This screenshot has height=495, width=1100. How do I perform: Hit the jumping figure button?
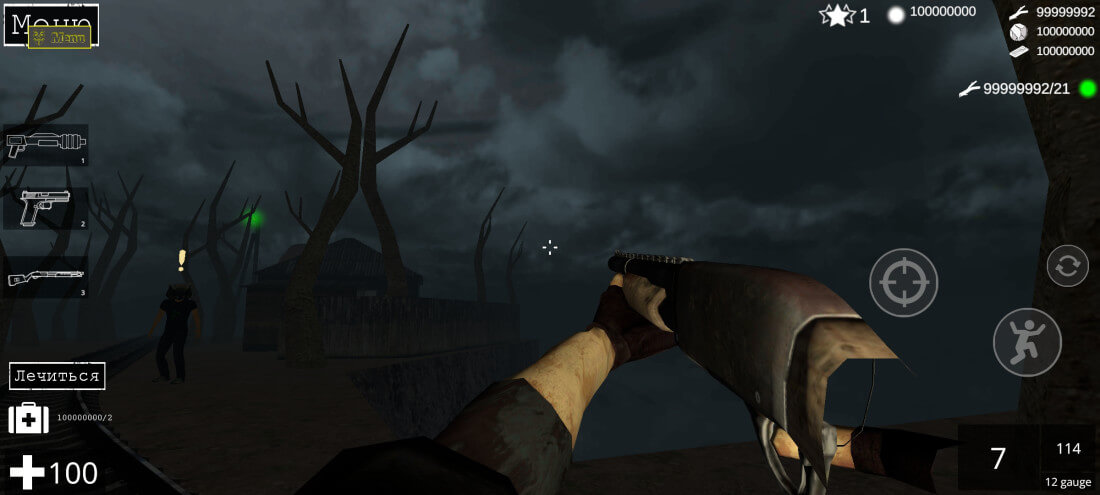click(x=1026, y=342)
